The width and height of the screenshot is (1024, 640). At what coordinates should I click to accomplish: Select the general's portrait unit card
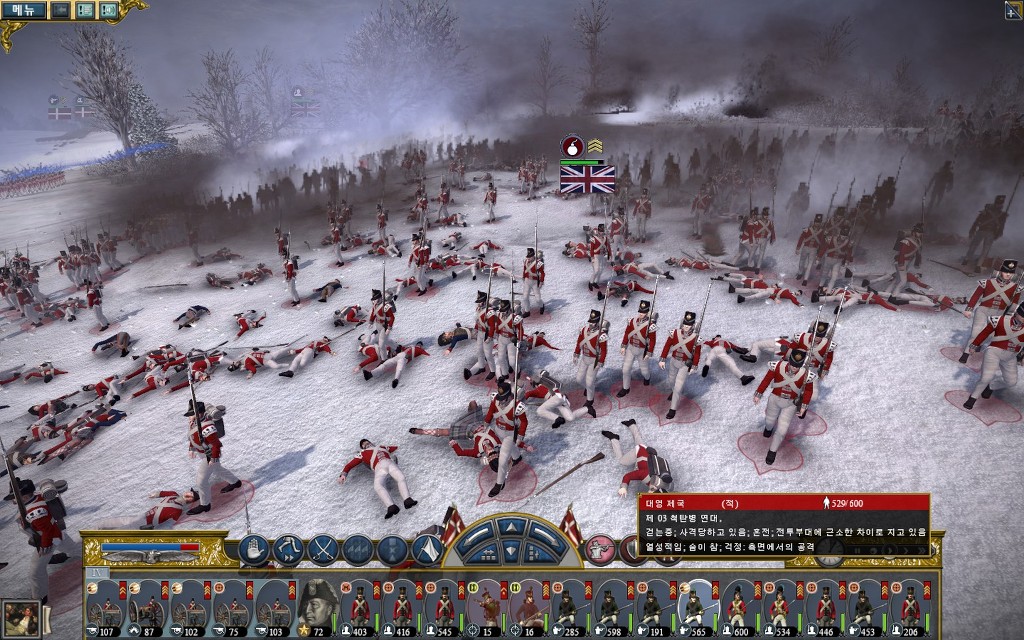[x=317, y=605]
